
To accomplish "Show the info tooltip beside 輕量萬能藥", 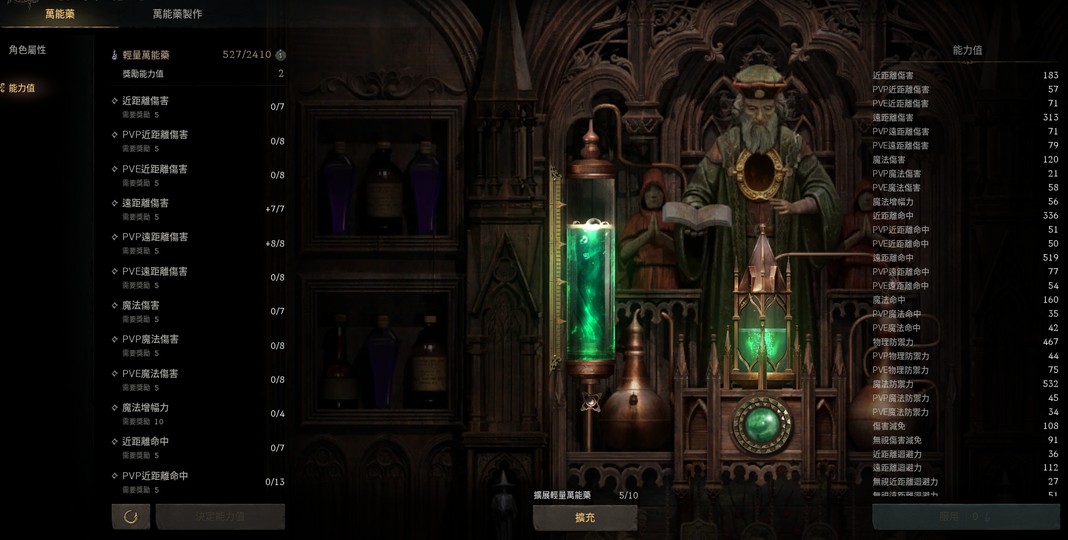I will coord(281,55).
